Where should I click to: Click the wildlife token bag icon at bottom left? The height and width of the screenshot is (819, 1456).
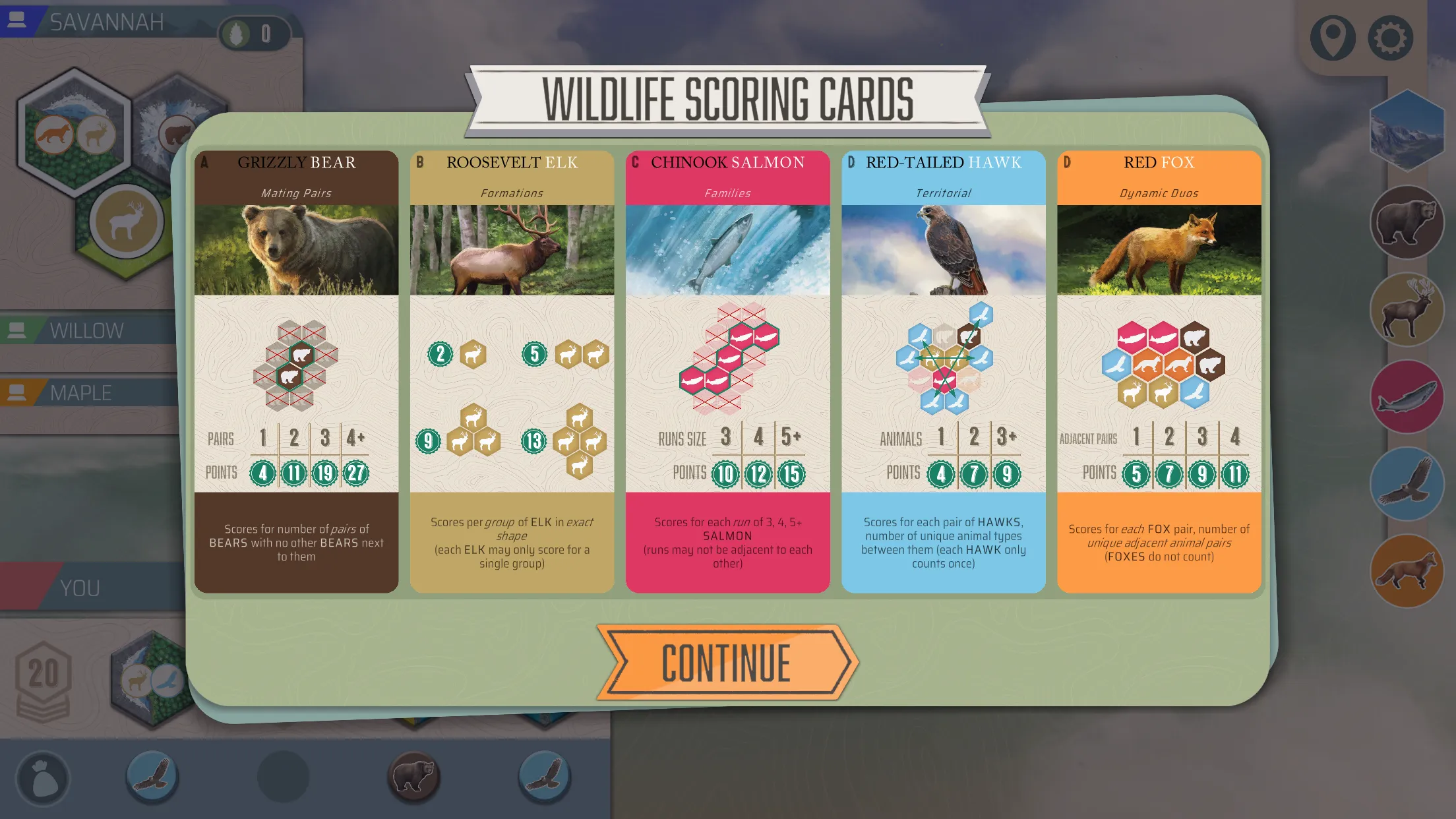click(x=44, y=778)
